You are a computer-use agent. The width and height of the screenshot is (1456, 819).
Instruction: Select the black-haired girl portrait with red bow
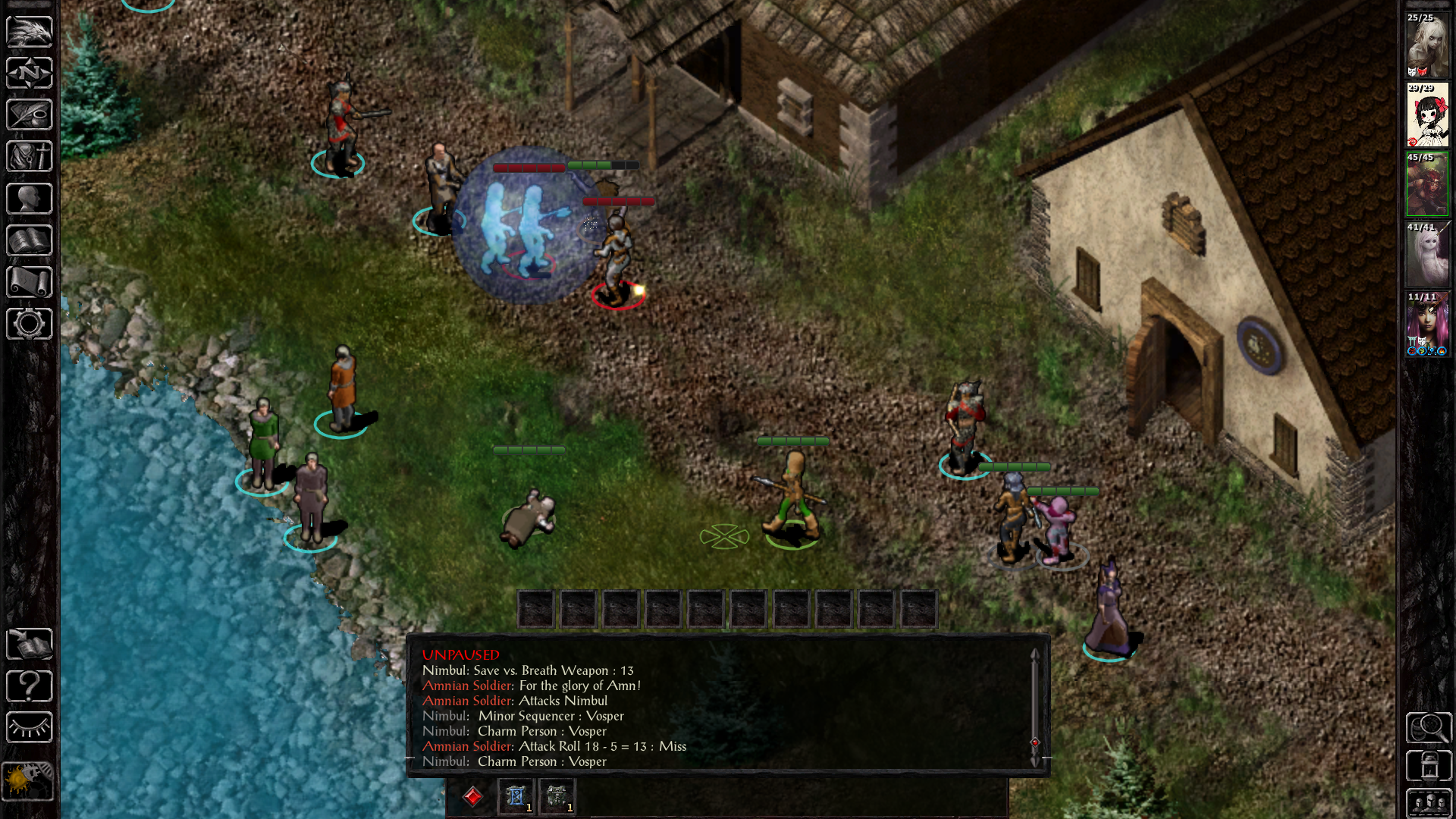(1427, 115)
